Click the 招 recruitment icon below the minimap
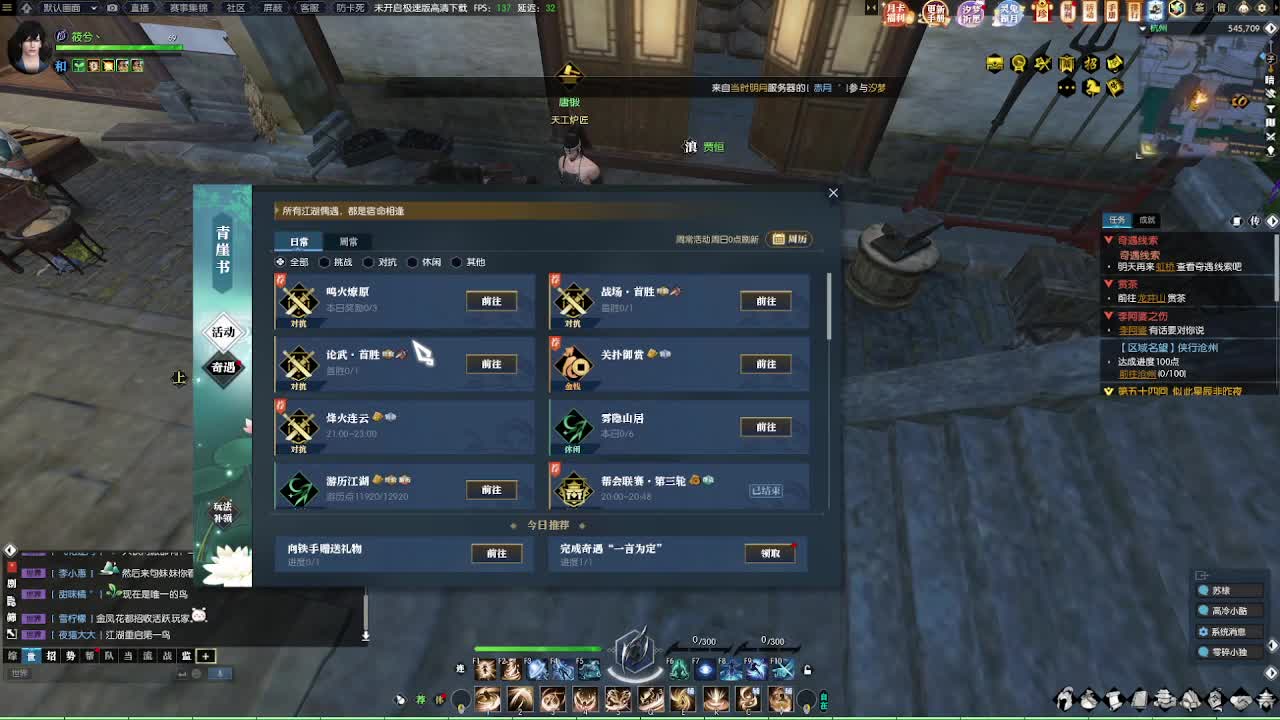 coord(1092,63)
